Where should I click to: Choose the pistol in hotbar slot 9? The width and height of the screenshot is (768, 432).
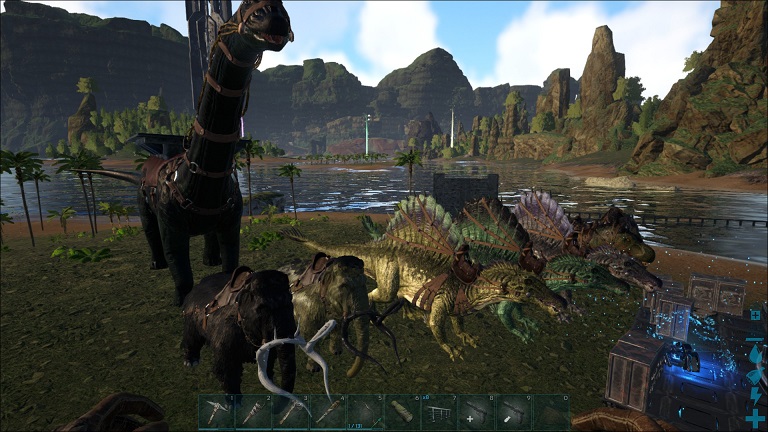(514, 412)
